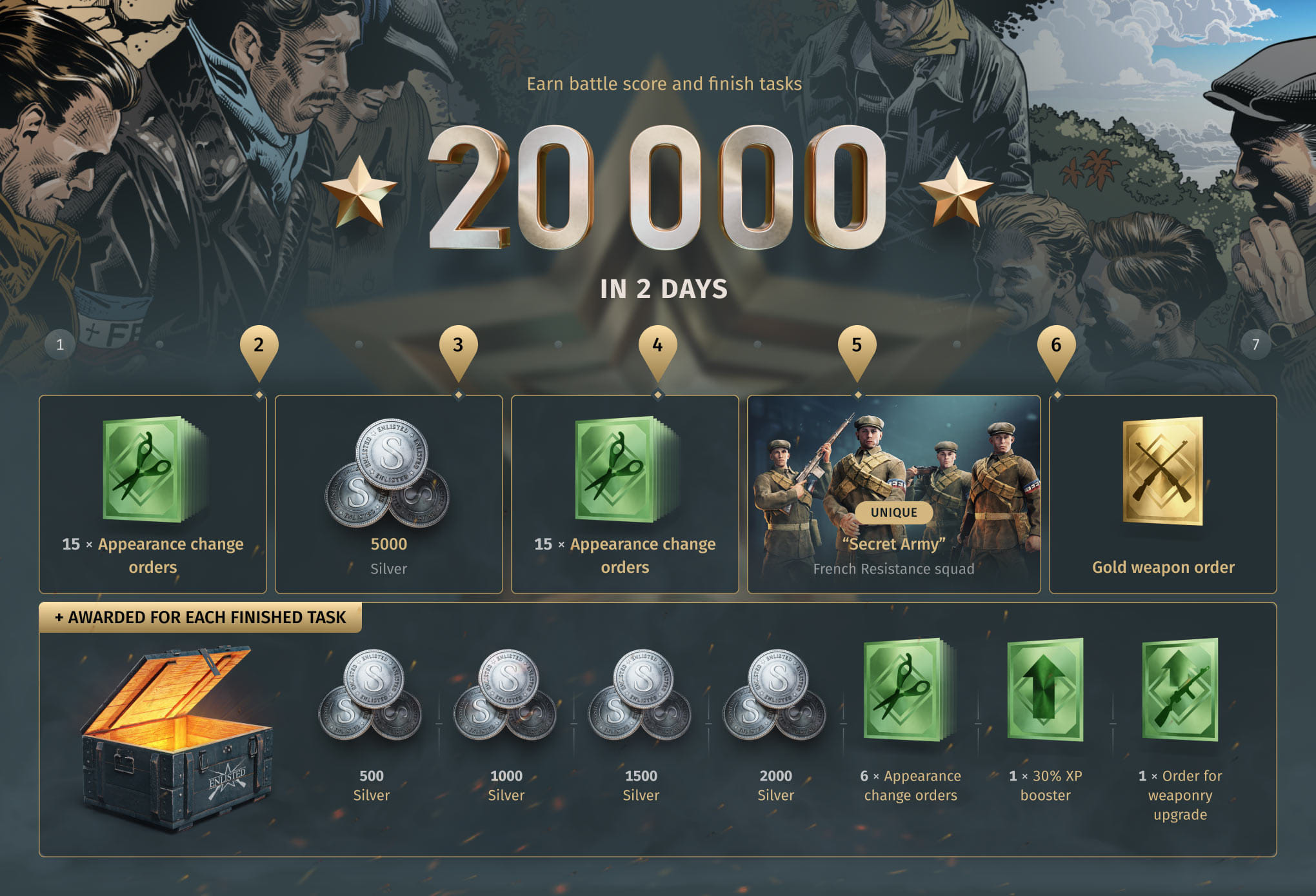Click the Order for weaponry upgrade reward
Image resolution: width=1316 pixels, height=896 pixels.
point(1180,690)
